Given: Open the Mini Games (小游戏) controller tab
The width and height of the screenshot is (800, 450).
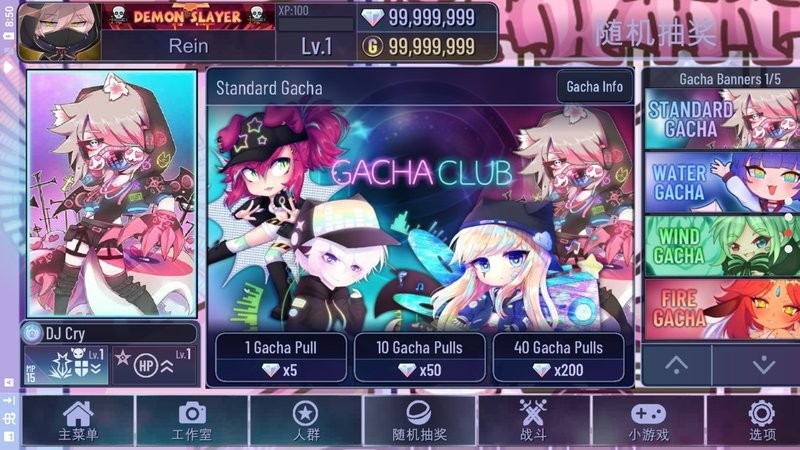Looking at the screenshot, I should (647, 420).
